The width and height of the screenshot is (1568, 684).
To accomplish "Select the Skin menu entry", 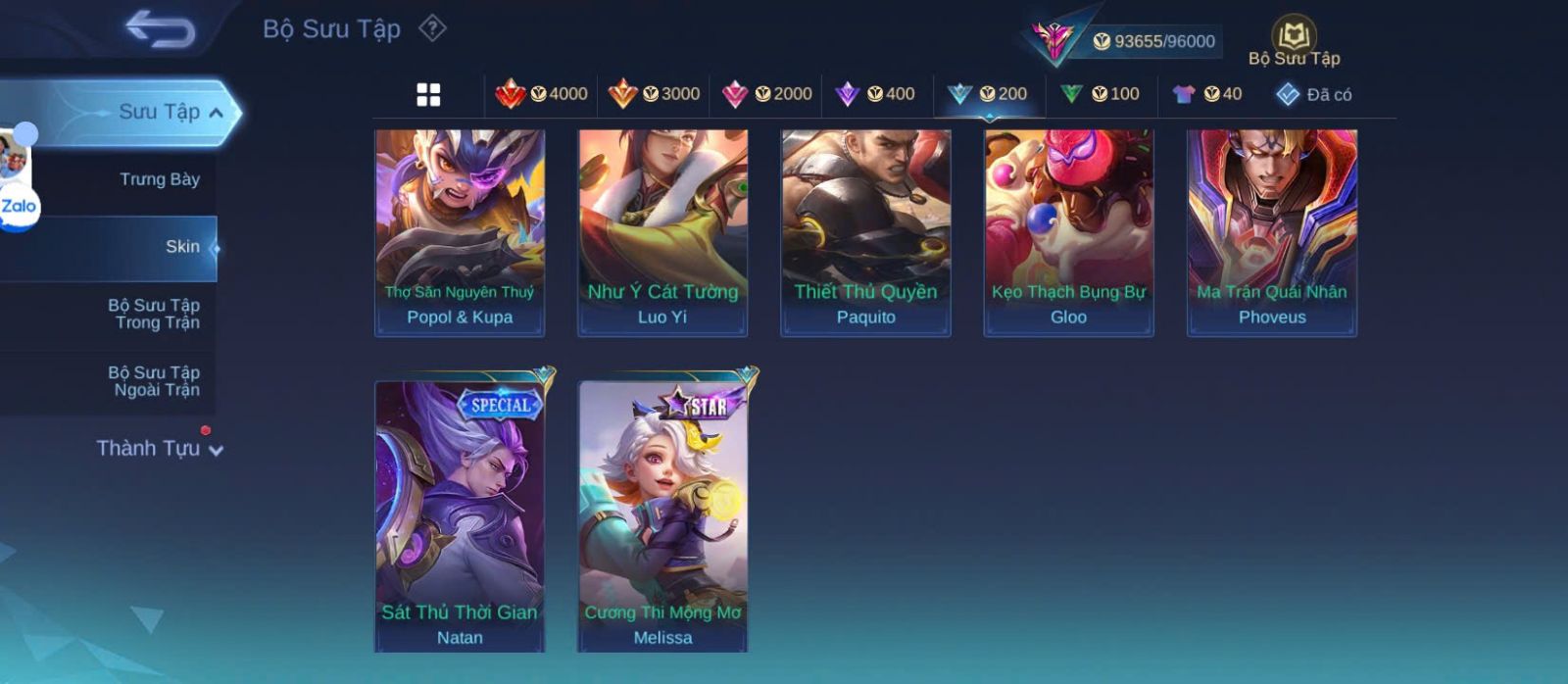I will coord(182,247).
